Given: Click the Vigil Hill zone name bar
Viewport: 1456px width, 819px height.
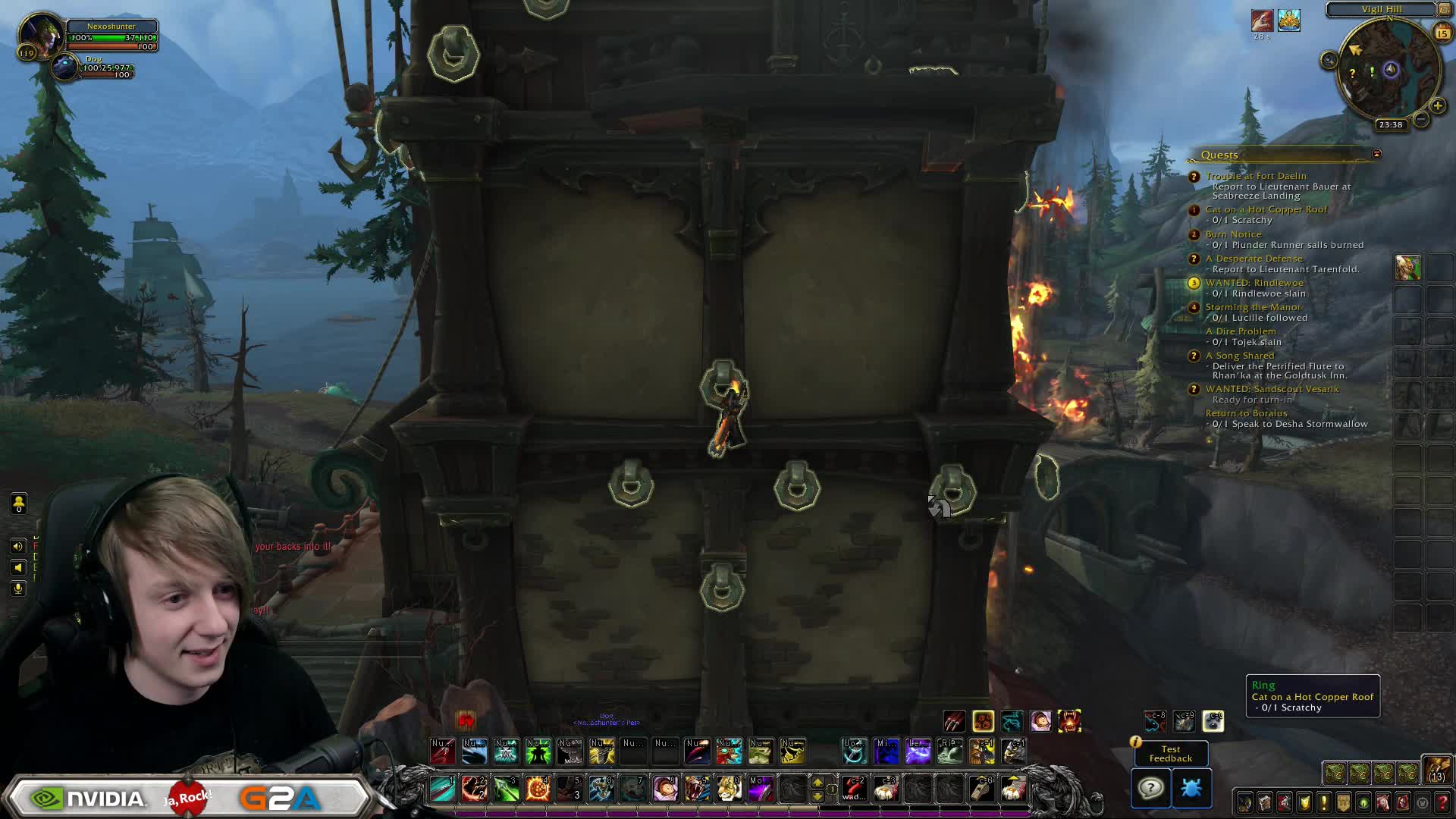Looking at the screenshot, I should 1382,9.
